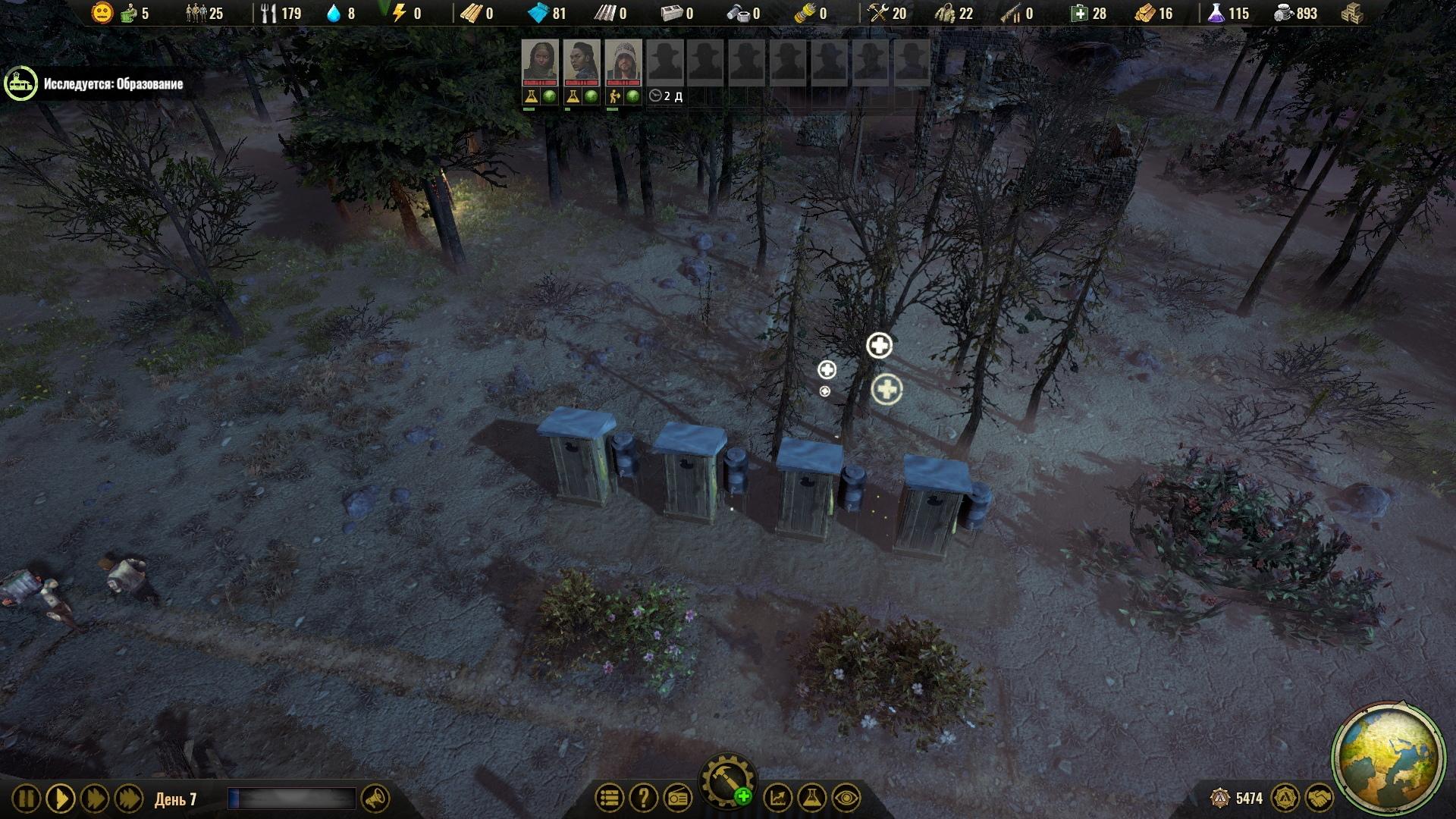The width and height of the screenshot is (1456, 819).
Task: Open the research flask menu
Action: click(811, 798)
